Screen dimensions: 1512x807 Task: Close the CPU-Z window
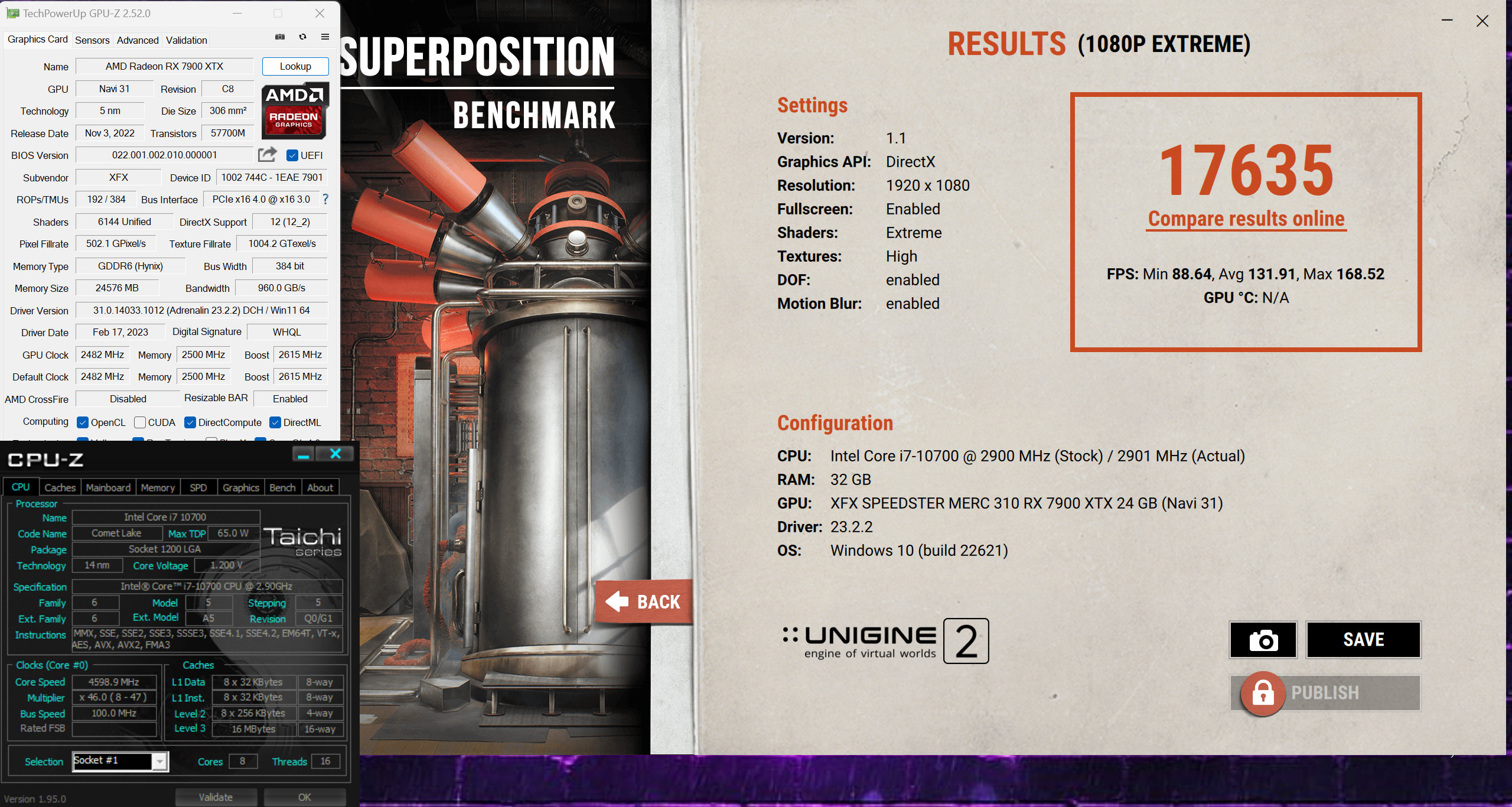click(x=335, y=454)
